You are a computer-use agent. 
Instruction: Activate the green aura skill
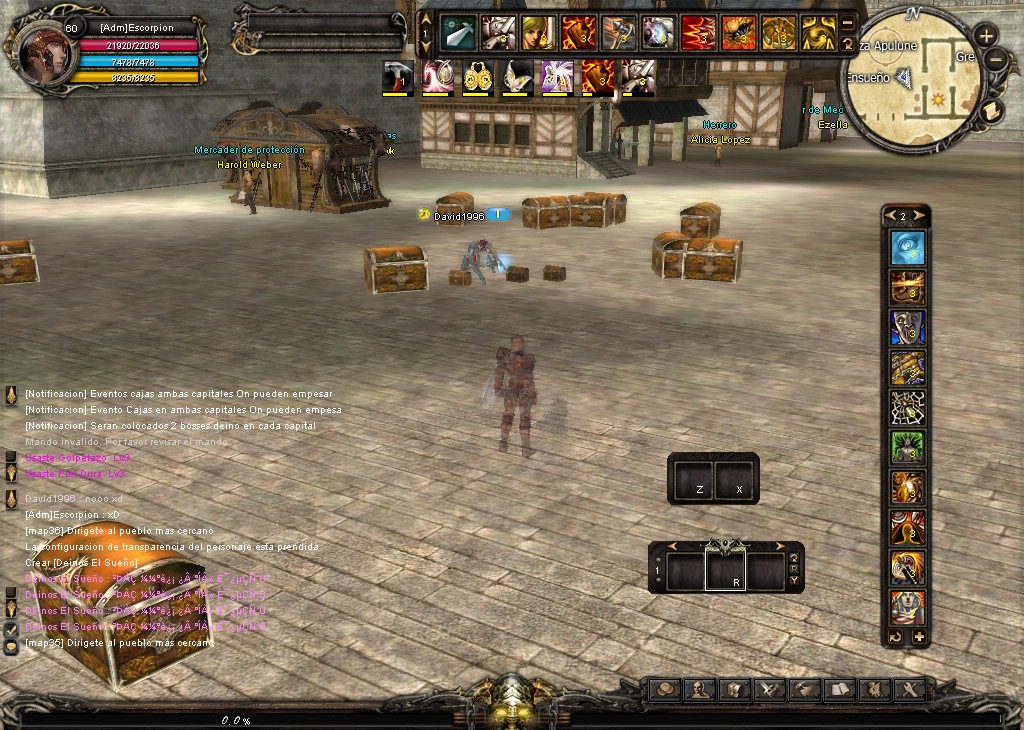pos(908,448)
